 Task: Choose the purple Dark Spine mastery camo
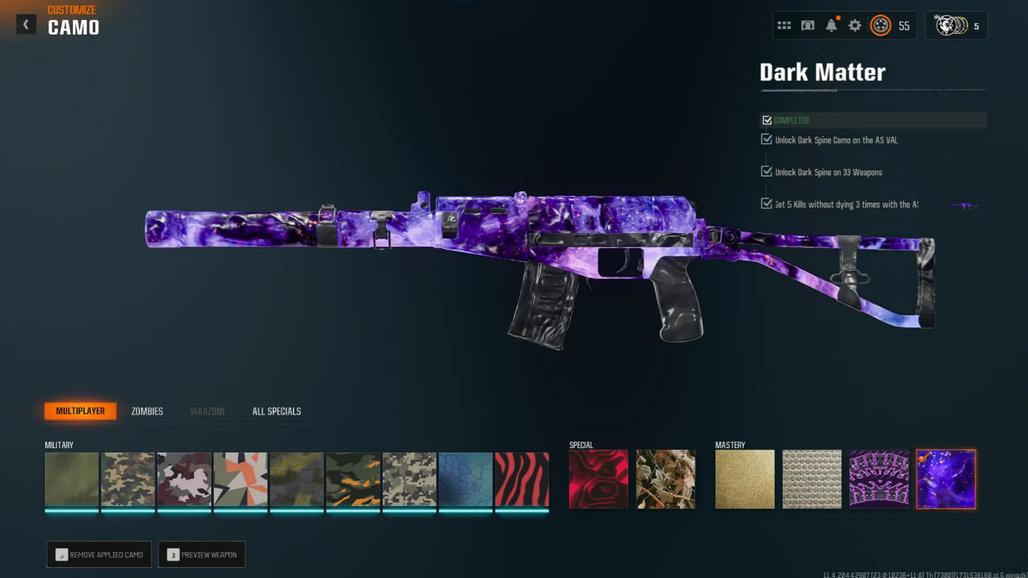tap(879, 479)
